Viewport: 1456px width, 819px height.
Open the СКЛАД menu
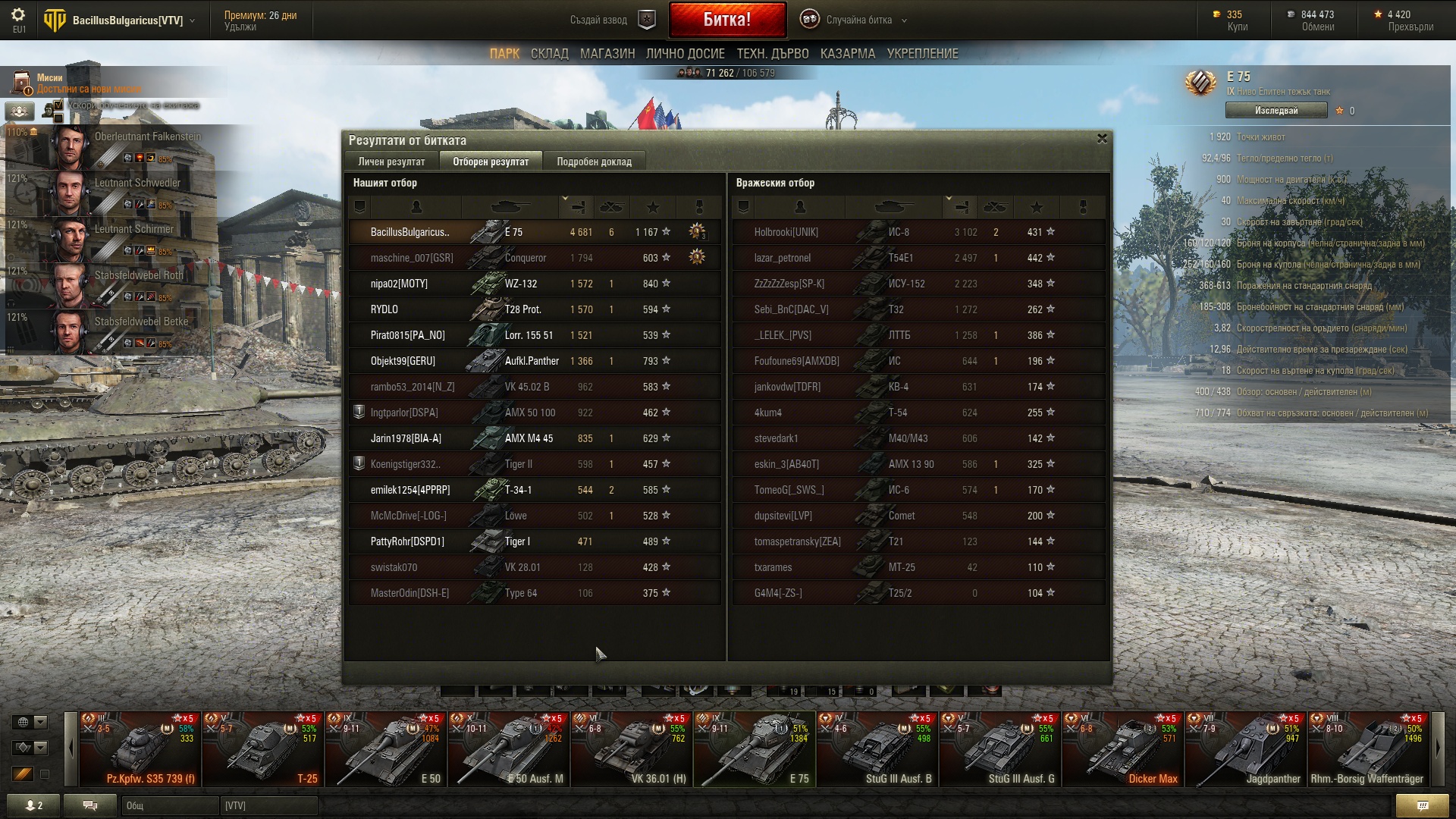click(549, 54)
